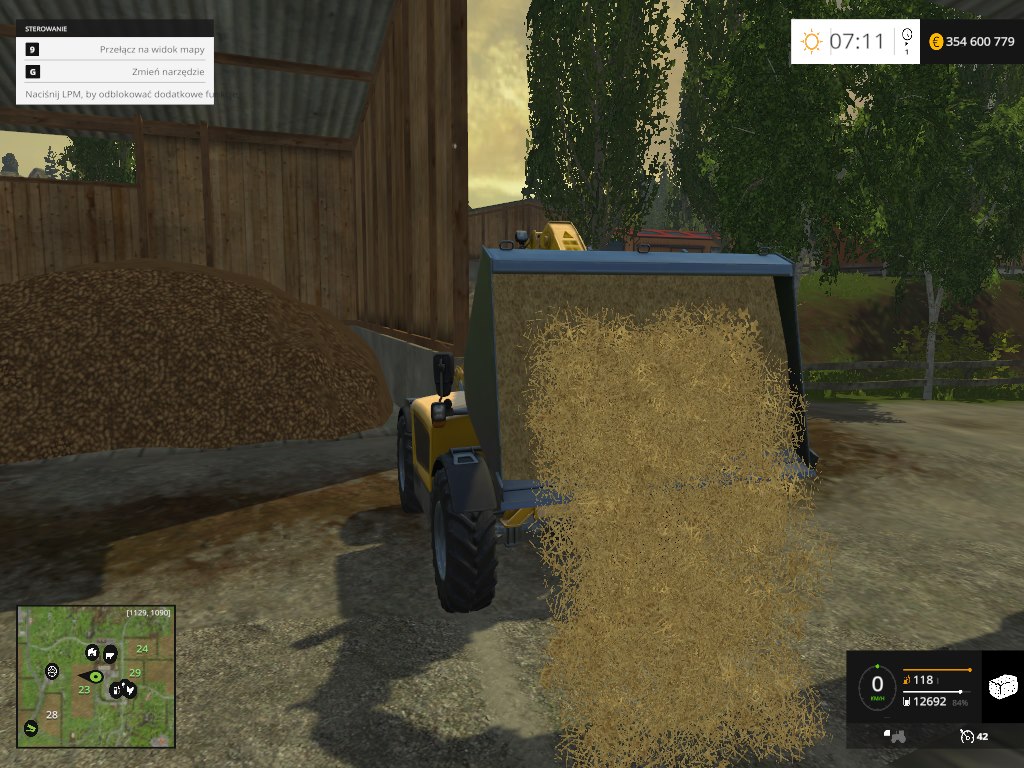Click the tractor lights indicator icon
Image resolution: width=1024 pixels, height=768 pixels.
896,736
